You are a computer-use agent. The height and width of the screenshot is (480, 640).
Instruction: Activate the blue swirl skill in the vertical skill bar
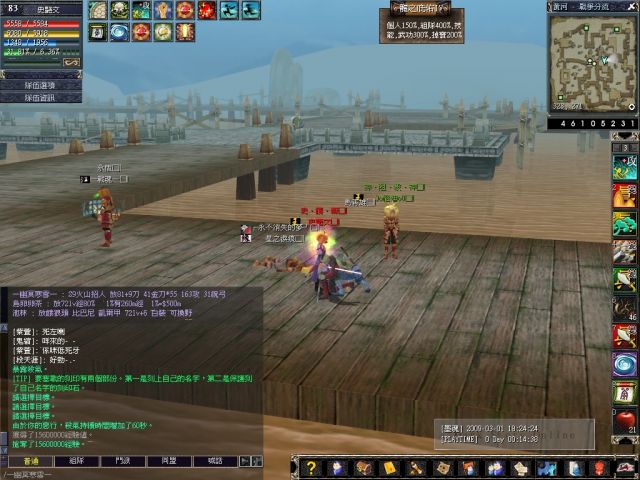625,363
